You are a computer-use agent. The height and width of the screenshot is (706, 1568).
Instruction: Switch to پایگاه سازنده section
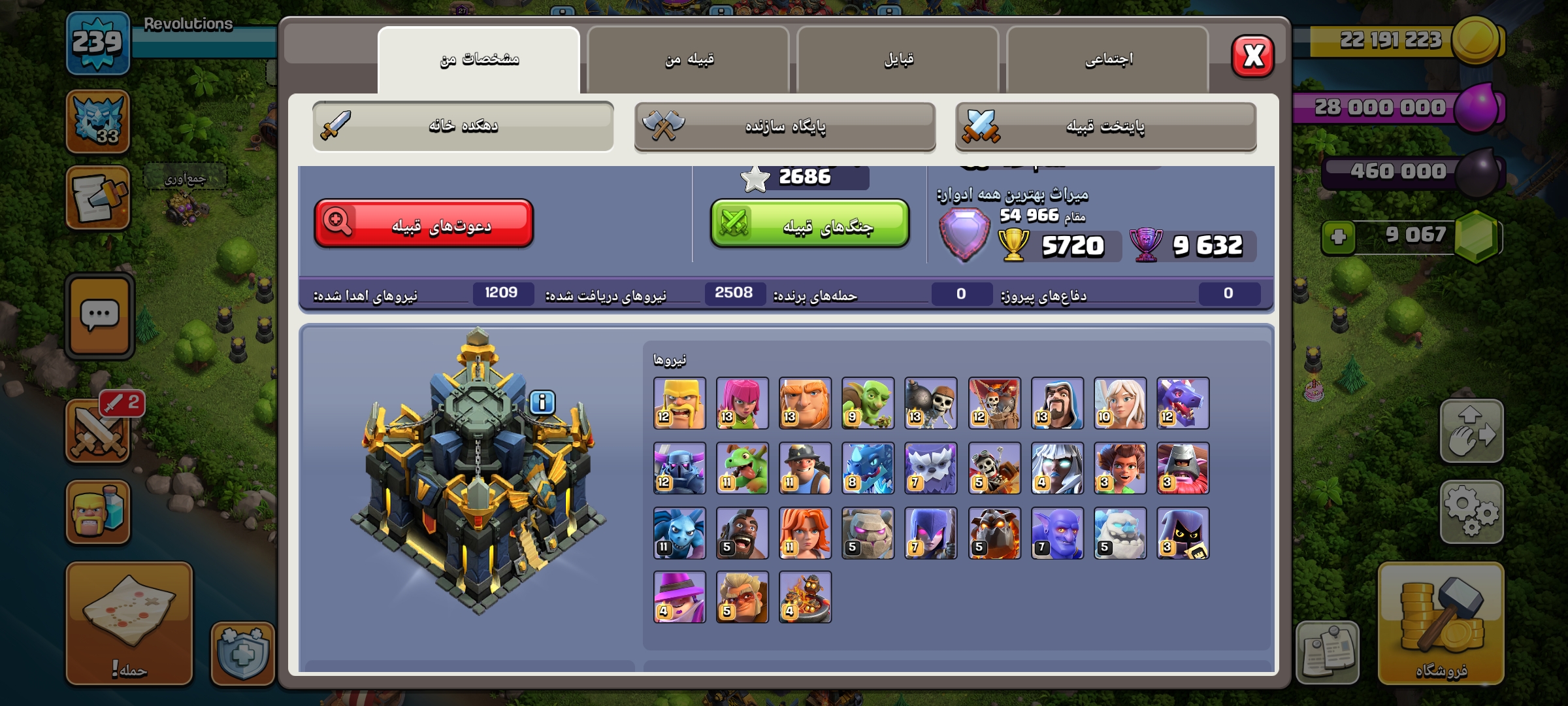[x=785, y=127]
